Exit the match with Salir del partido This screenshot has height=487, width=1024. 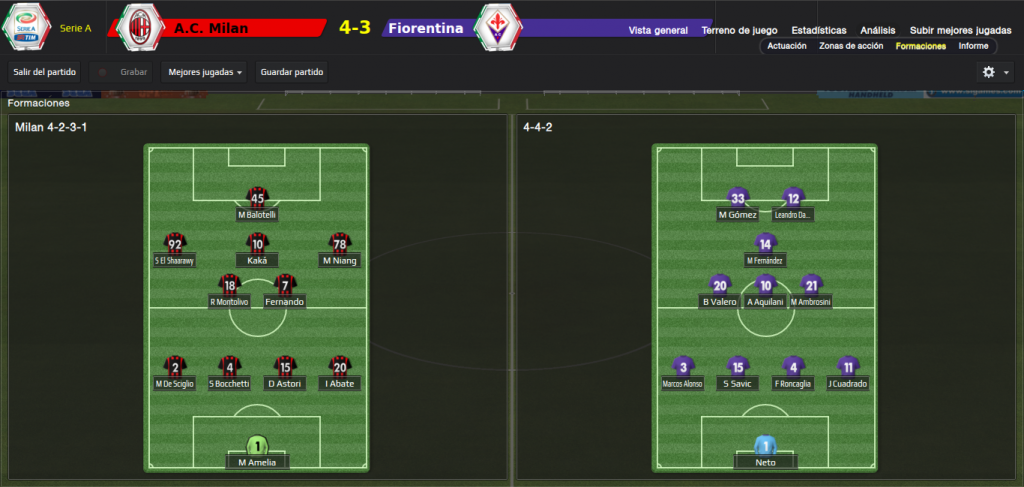click(x=43, y=72)
